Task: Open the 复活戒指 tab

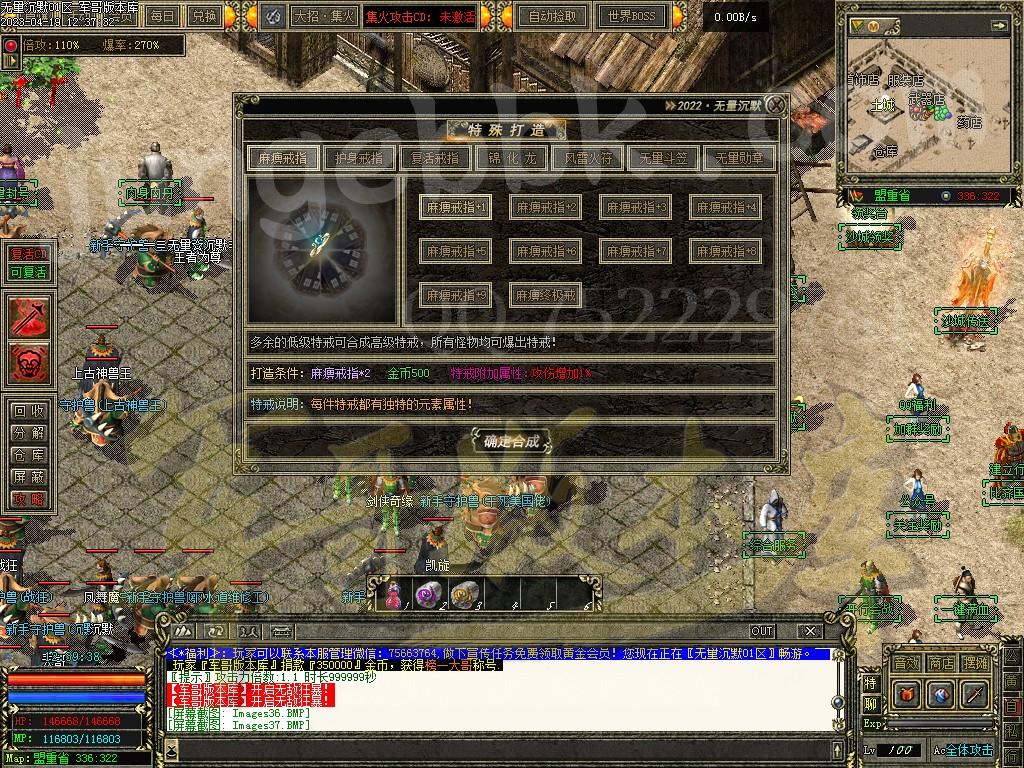Action: point(435,158)
